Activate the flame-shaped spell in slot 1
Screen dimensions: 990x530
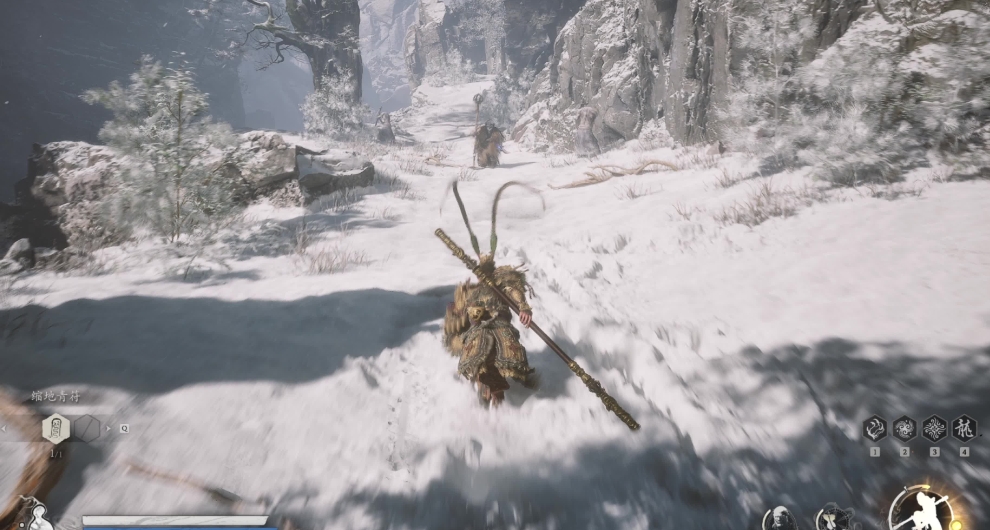pyautogui.click(x=874, y=428)
